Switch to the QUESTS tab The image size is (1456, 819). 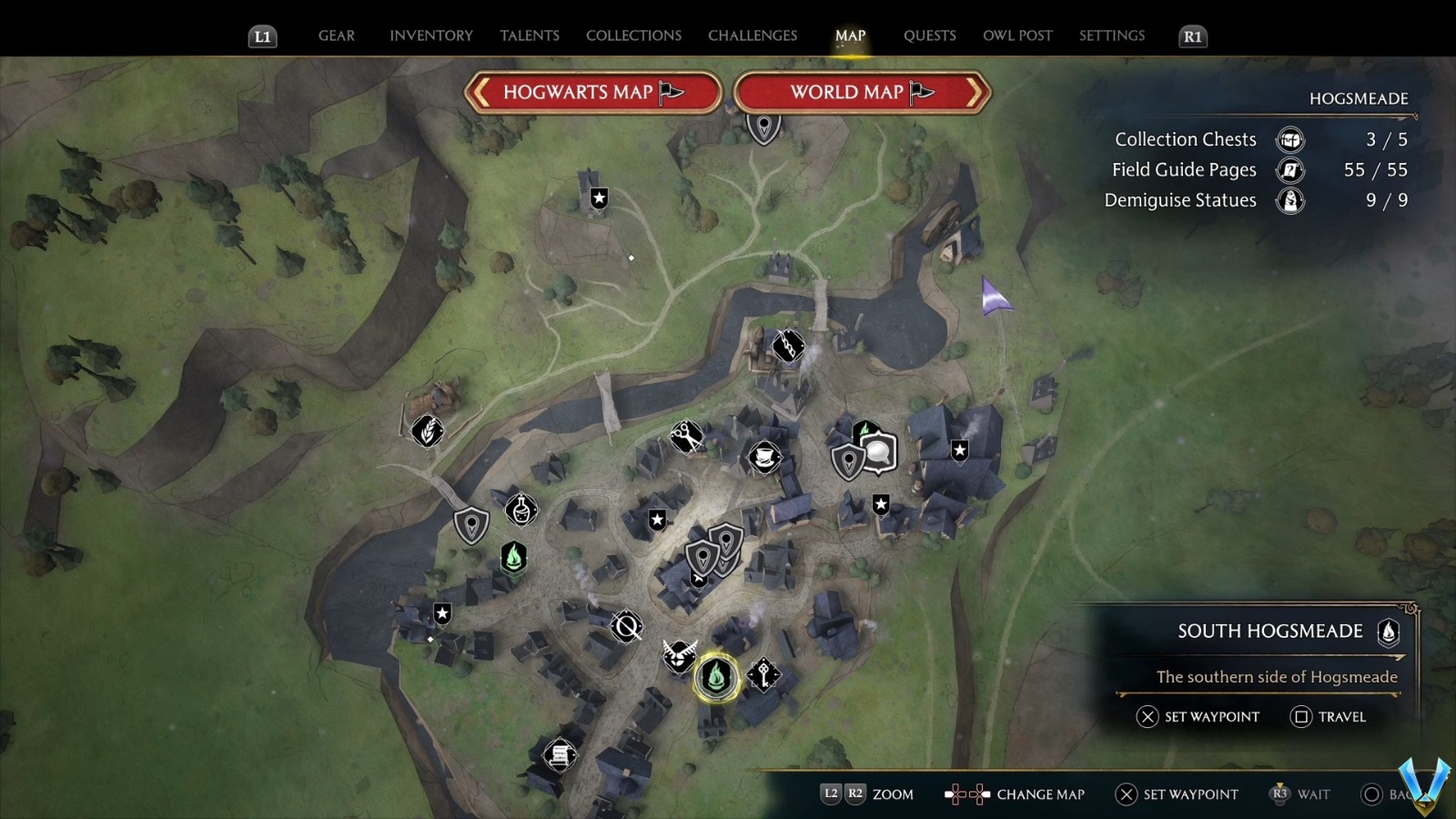[929, 35]
